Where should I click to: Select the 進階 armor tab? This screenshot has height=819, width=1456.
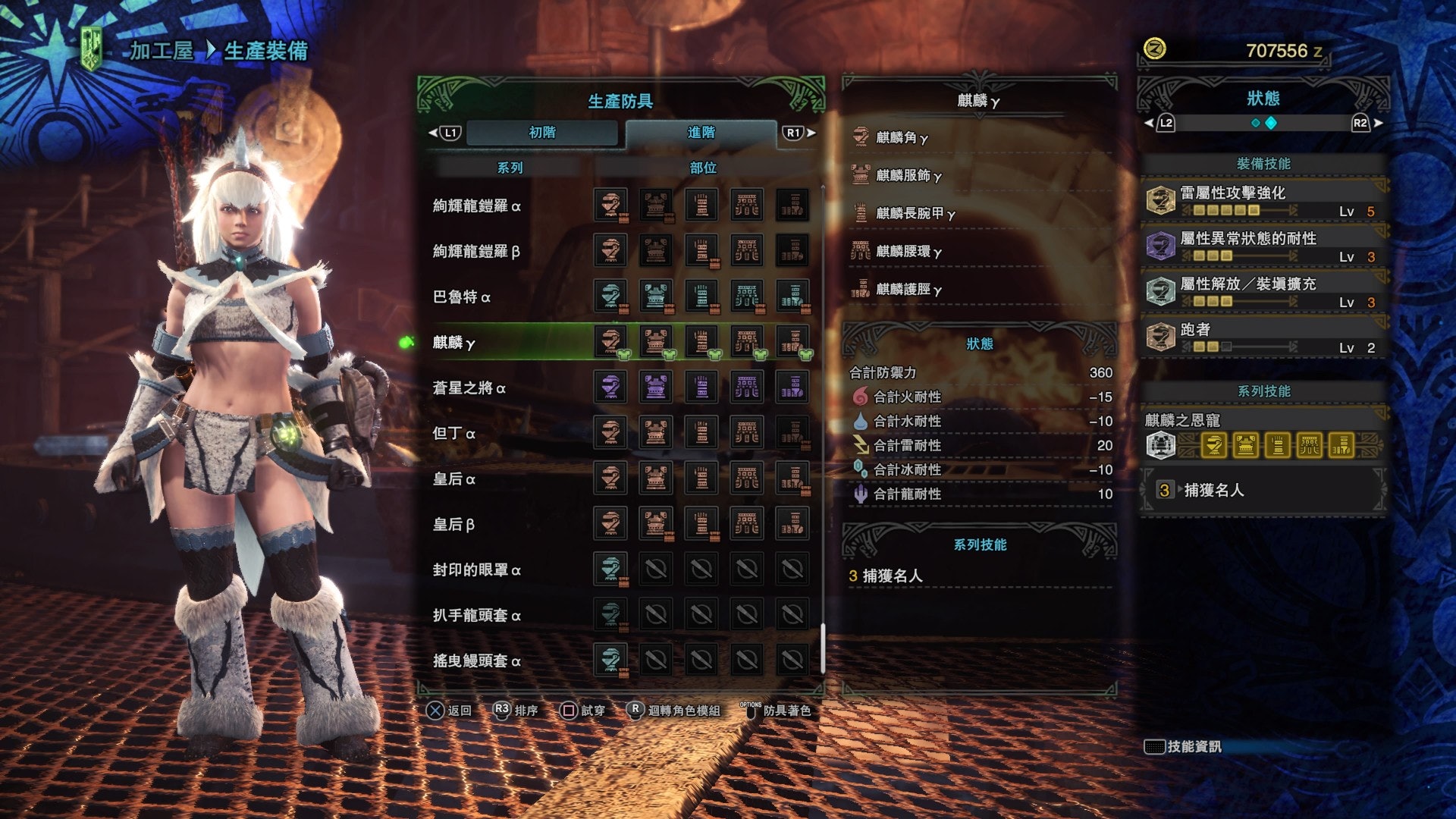(701, 133)
